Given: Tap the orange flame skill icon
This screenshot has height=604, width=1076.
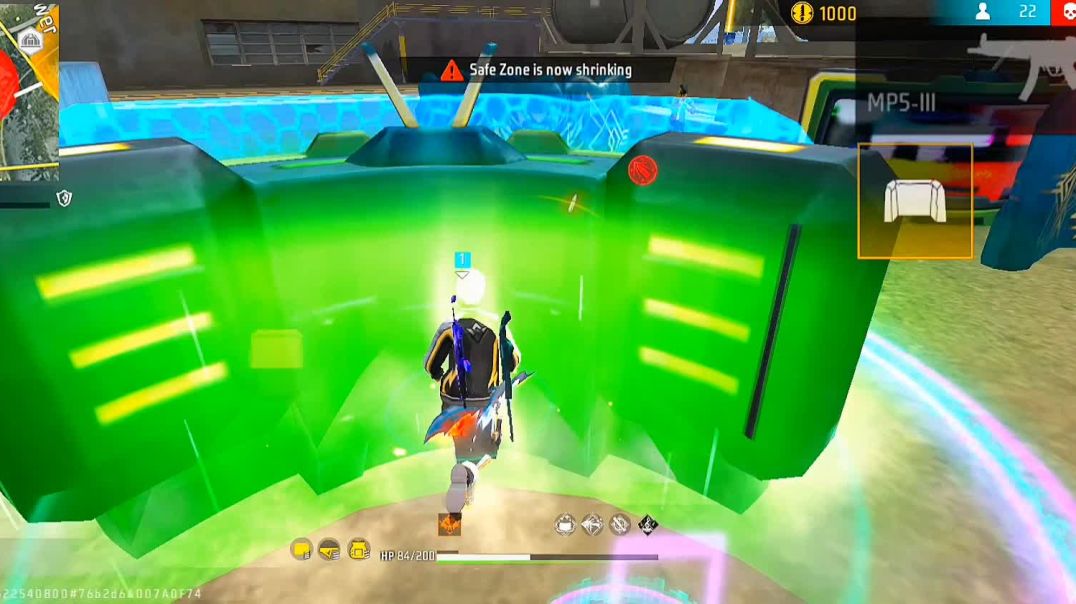Looking at the screenshot, I should [x=449, y=524].
